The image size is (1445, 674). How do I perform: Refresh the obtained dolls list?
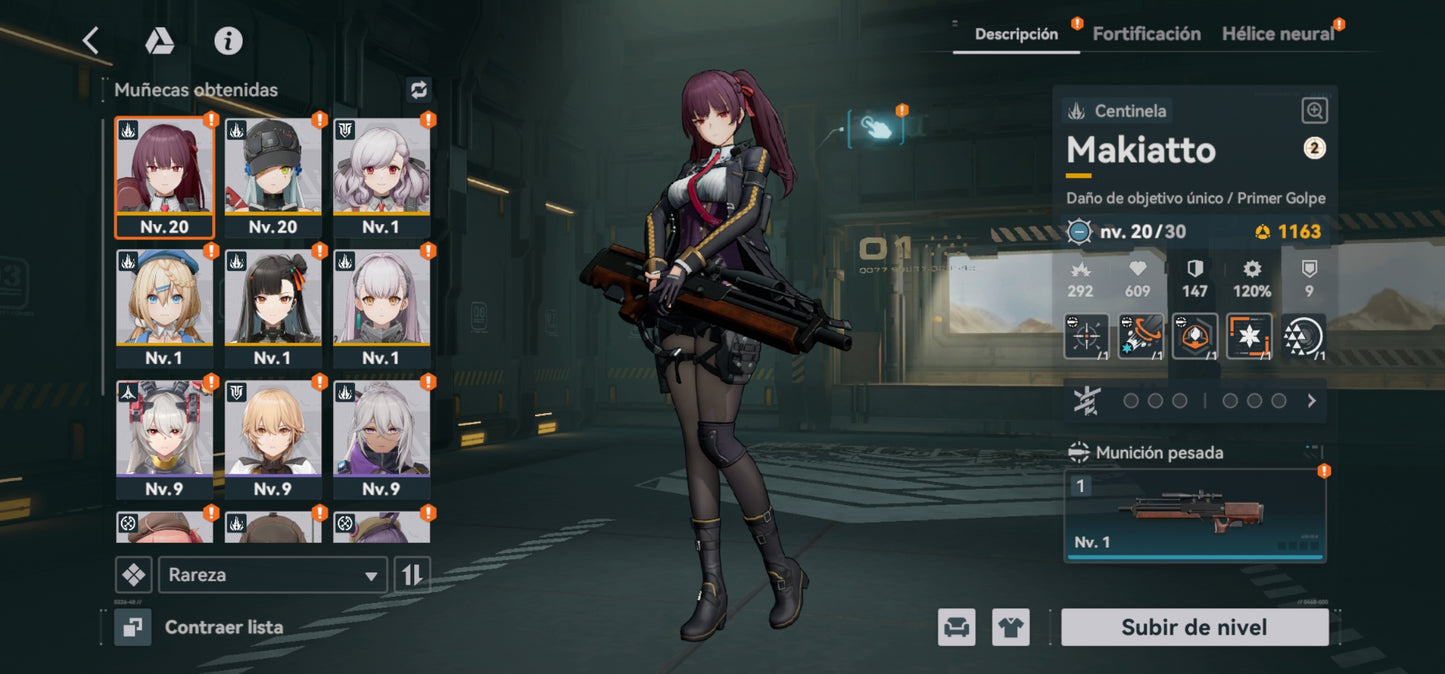point(418,90)
